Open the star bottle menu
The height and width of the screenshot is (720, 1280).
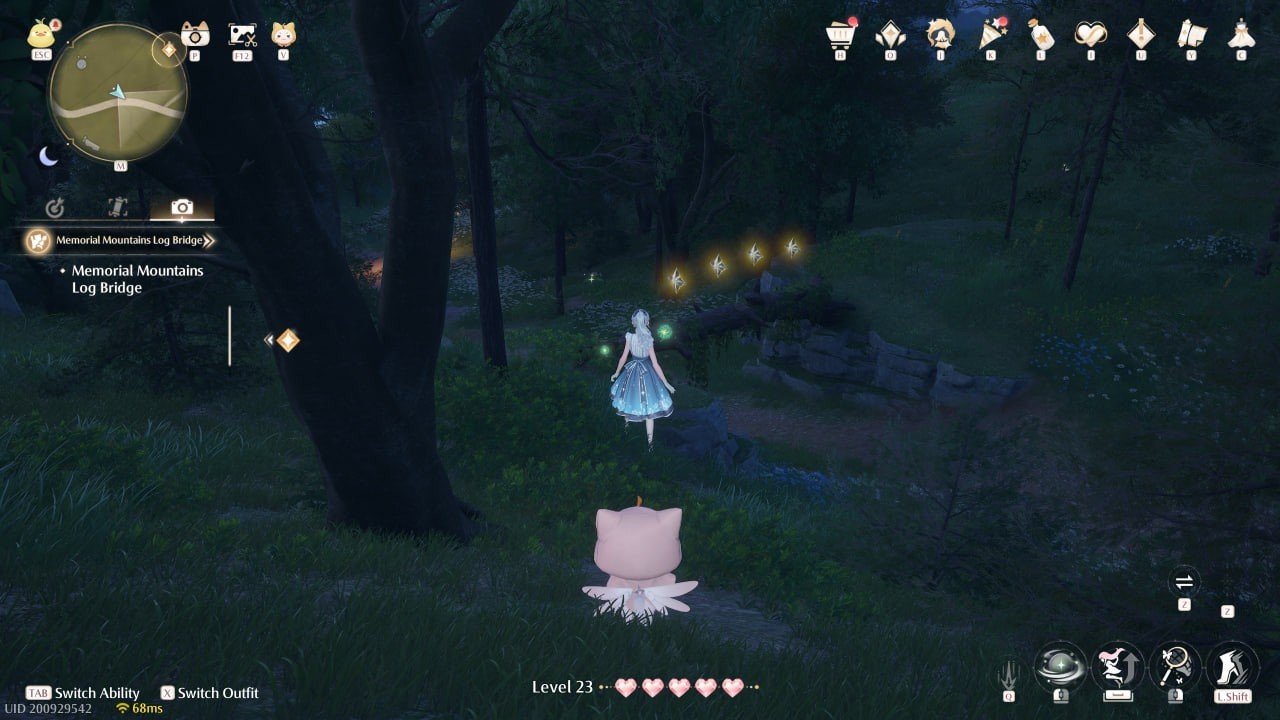(x=1041, y=35)
